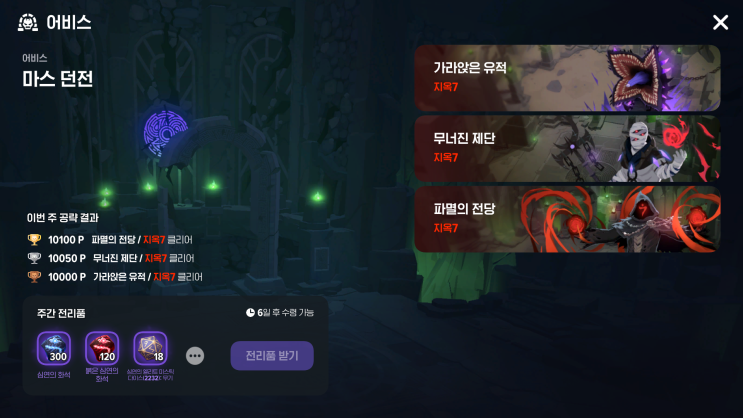Show more rewards via the ellipsis button
743x418 pixels.
click(195, 356)
